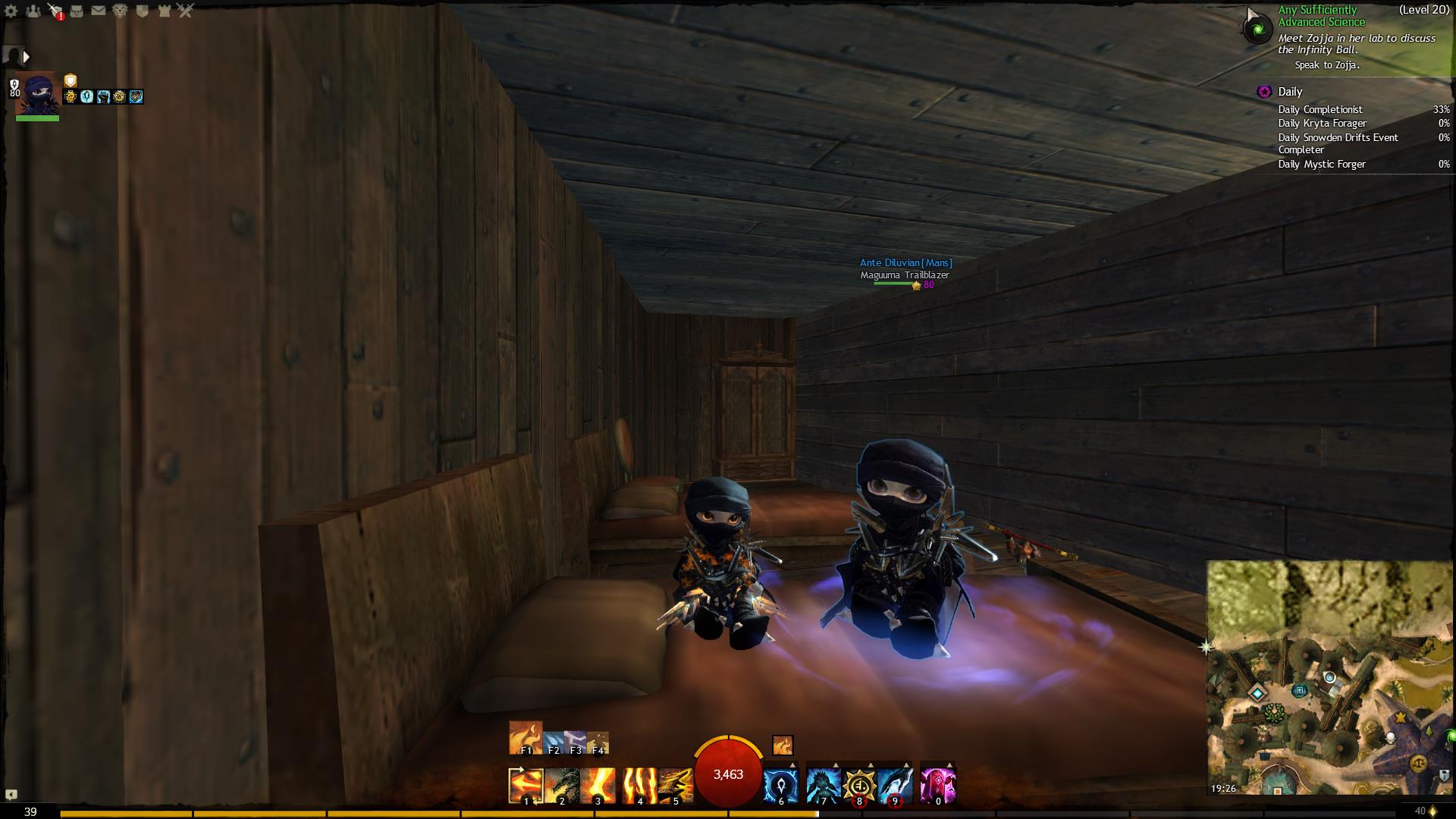Viewport: 1456px width, 819px height.
Task: Expand the party panel arrow
Action: [27, 57]
